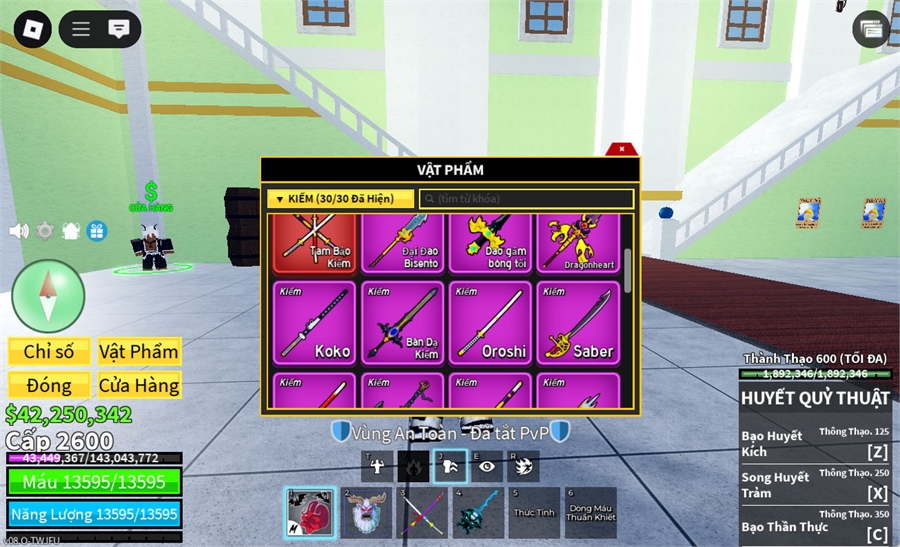Click the Đóng button
Viewport: 900px width, 547px height.
(49, 385)
